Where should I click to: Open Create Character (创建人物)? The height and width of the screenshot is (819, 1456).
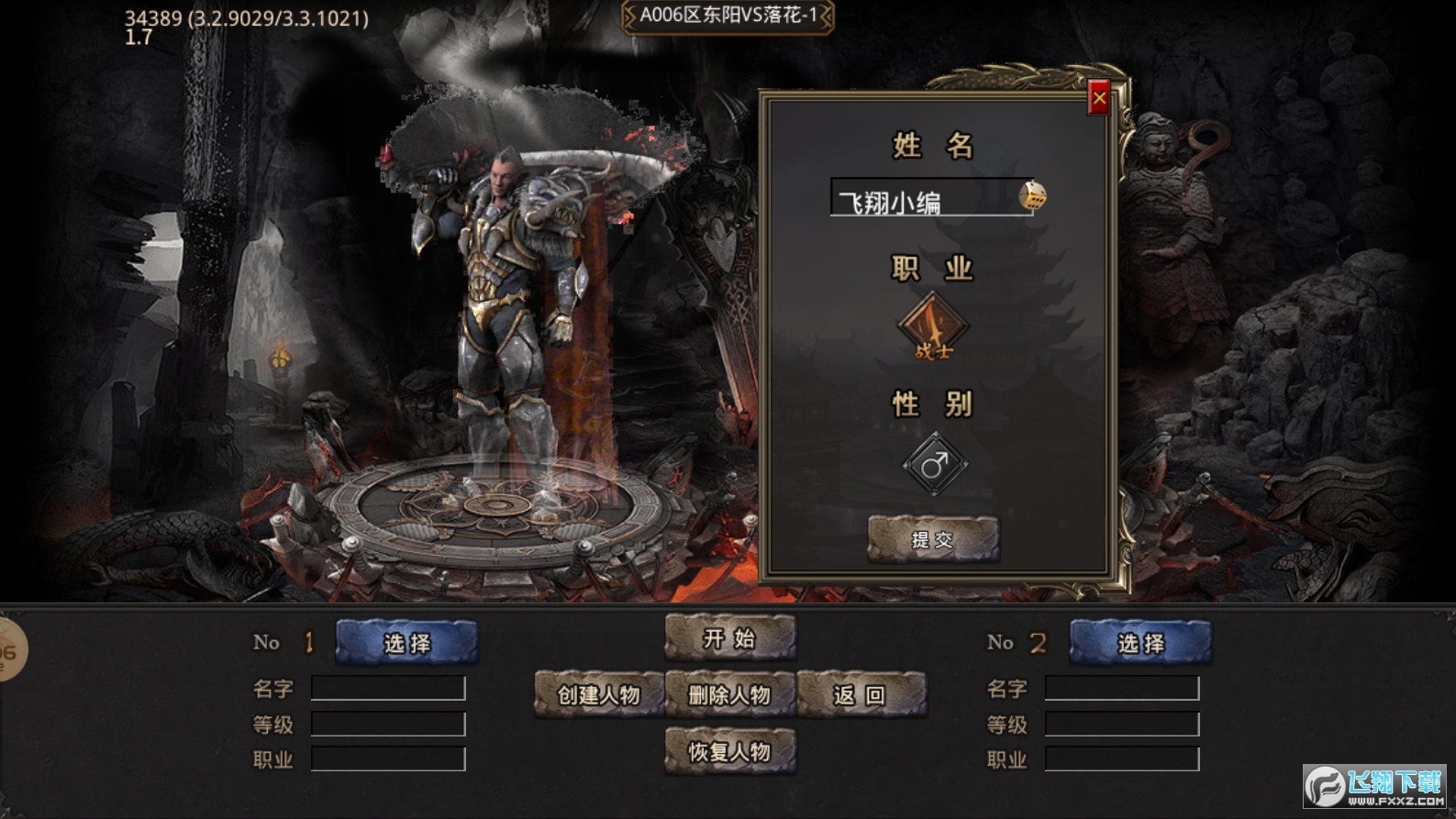[598, 695]
